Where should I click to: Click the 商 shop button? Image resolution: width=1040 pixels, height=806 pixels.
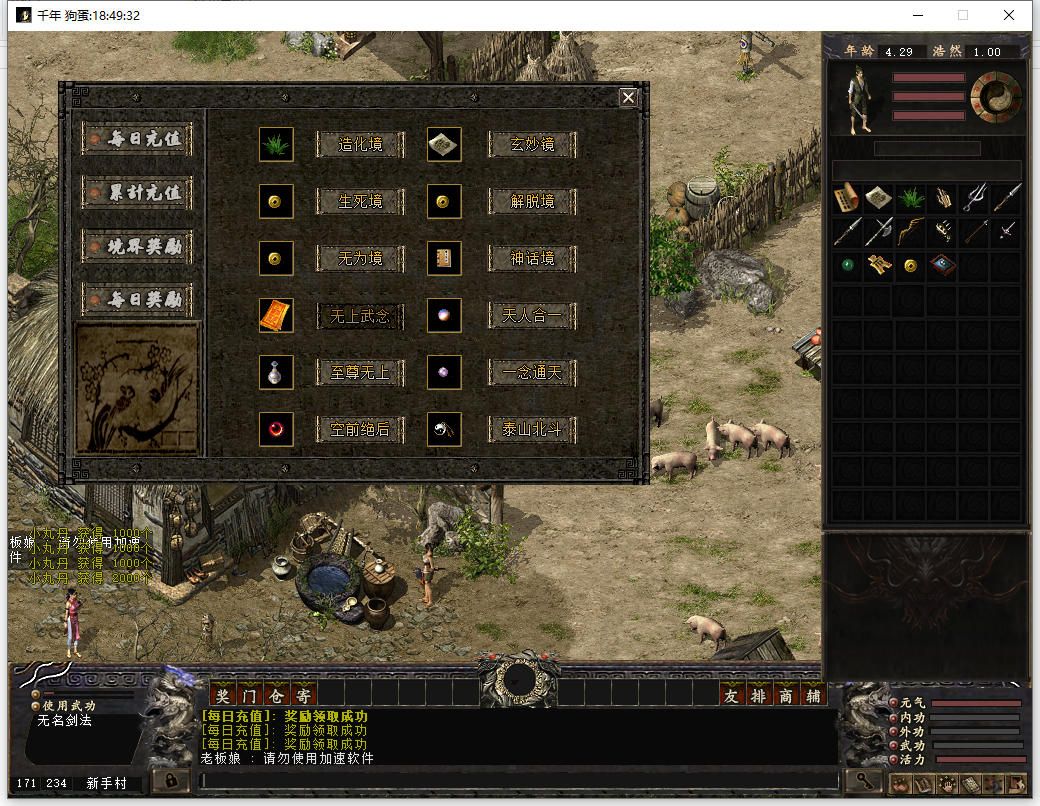pos(785,695)
